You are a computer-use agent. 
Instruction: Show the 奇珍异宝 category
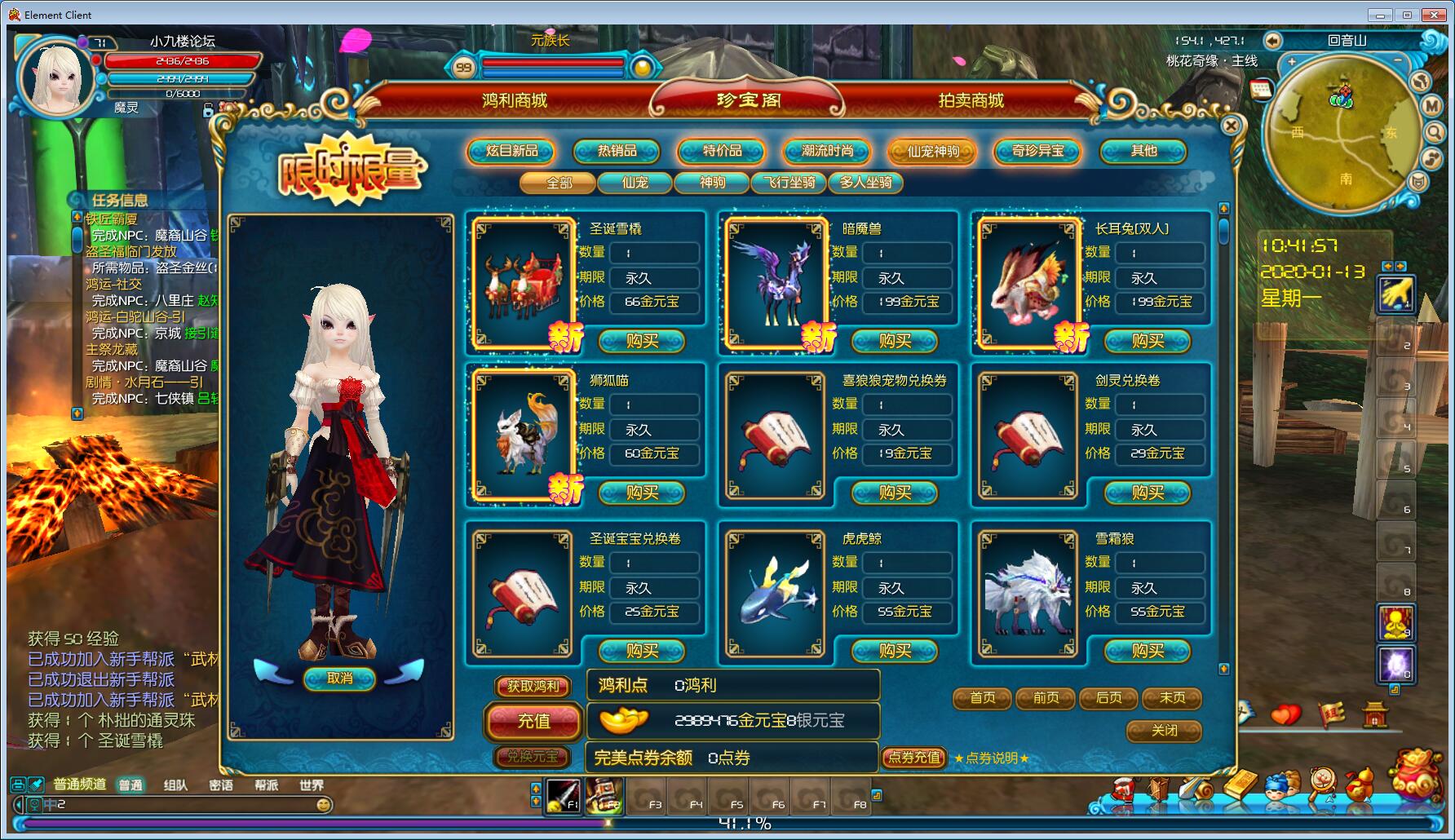[x=1037, y=151]
